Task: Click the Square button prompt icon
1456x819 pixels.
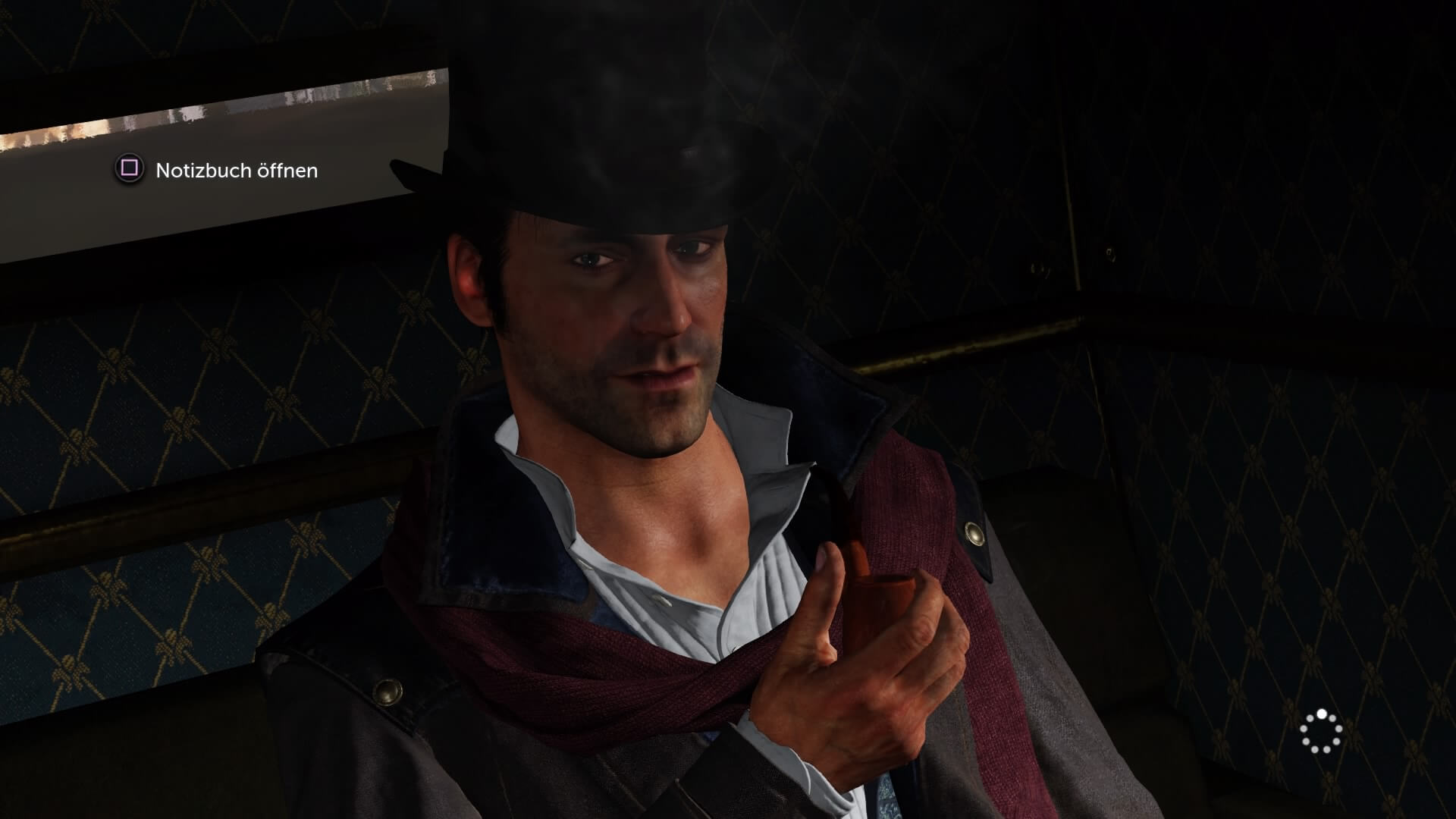Action: (129, 171)
